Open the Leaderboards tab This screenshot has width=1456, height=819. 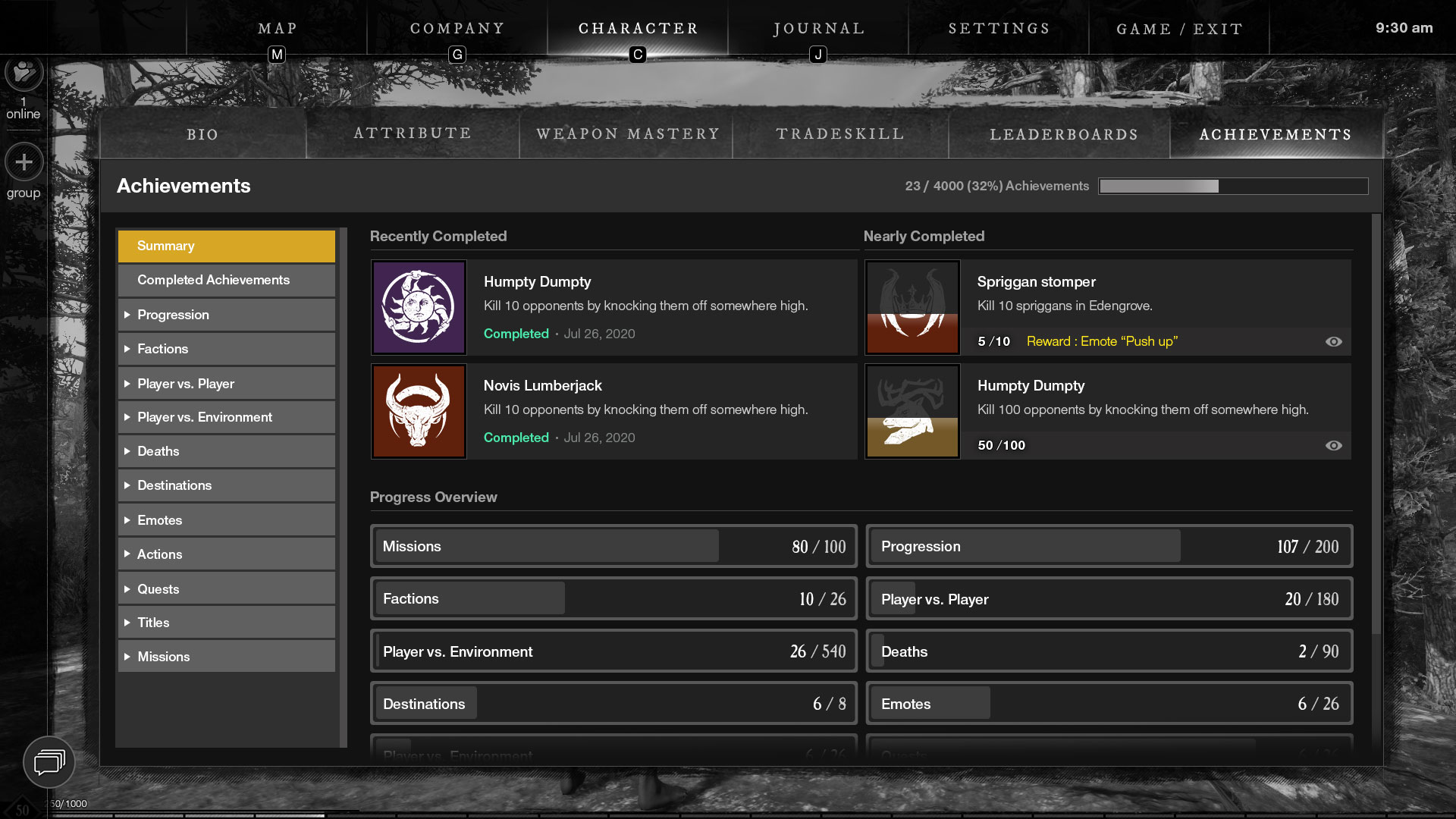tap(1063, 134)
